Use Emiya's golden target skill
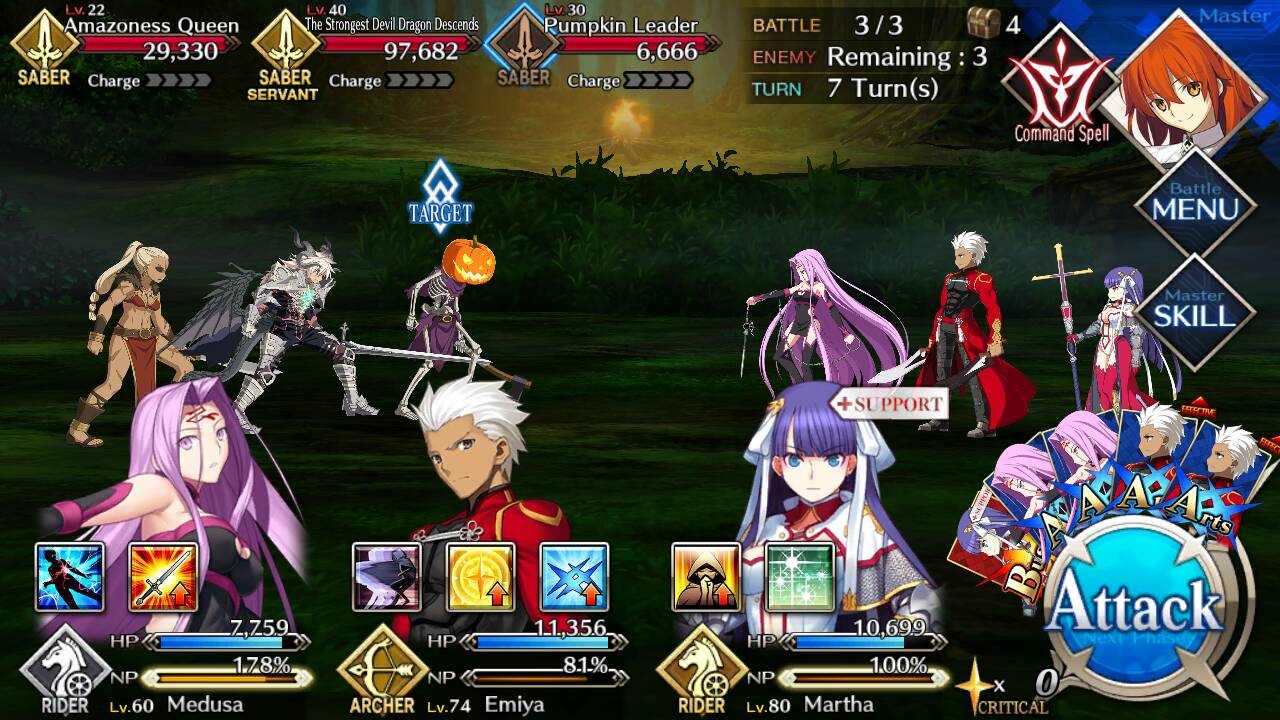The image size is (1280, 720). point(480,577)
